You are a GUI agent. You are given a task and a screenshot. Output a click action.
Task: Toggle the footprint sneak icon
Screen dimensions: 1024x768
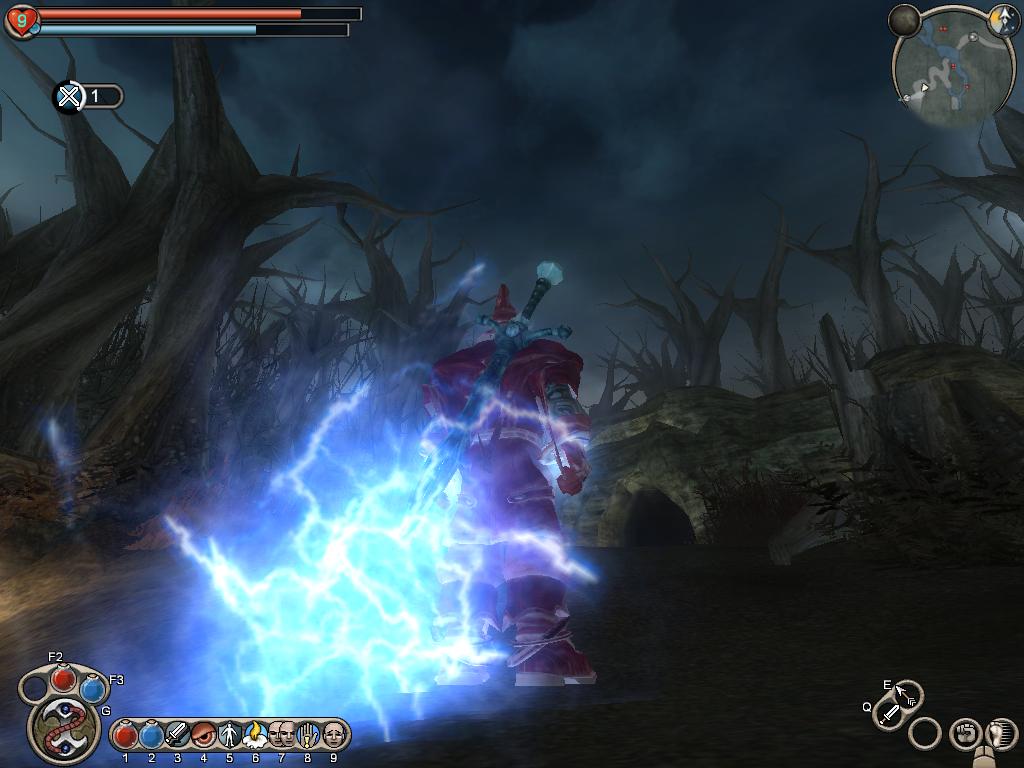click(998, 735)
